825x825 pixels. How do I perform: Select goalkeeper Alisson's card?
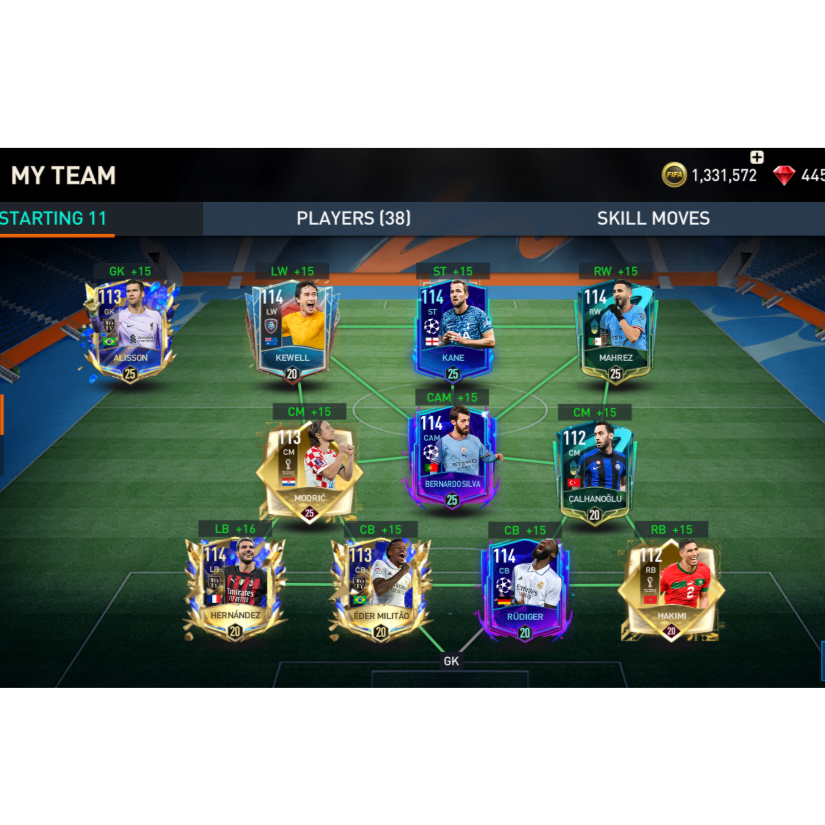(x=130, y=330)
